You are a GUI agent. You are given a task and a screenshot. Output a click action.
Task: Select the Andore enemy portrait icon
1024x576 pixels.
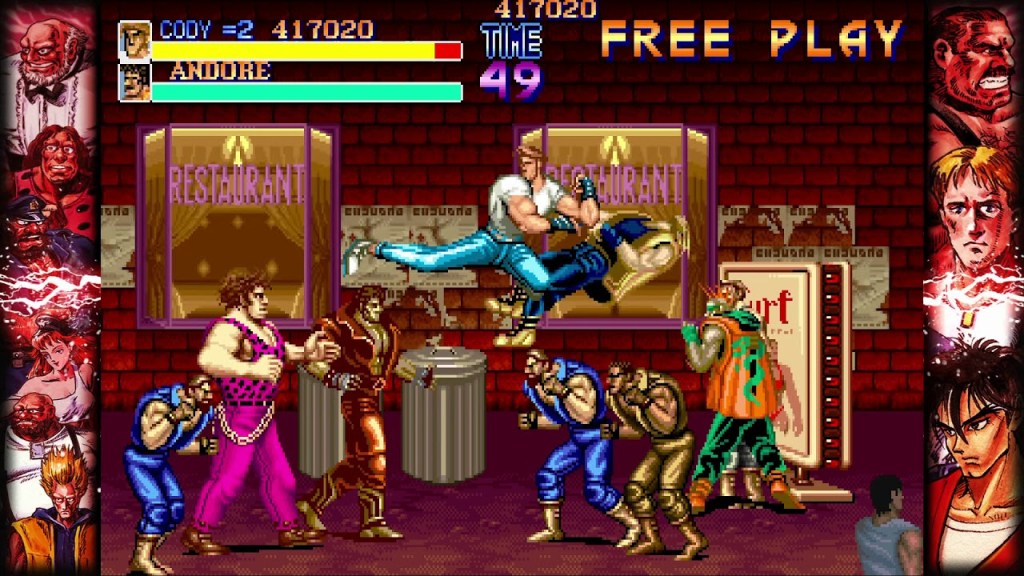tap(134, 83)
